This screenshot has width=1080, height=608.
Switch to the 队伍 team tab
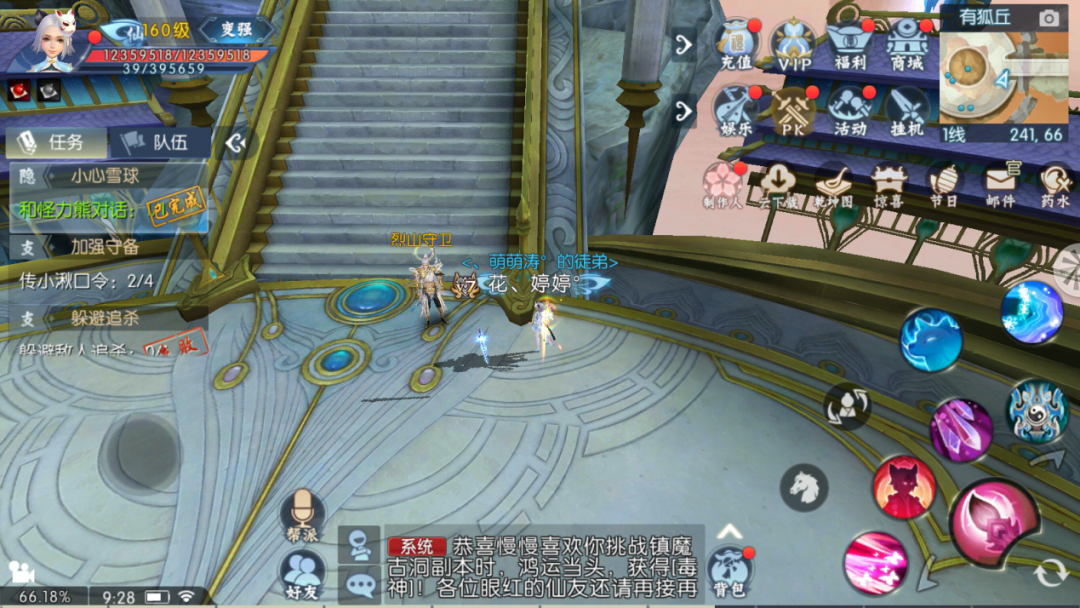click(158, 143)
